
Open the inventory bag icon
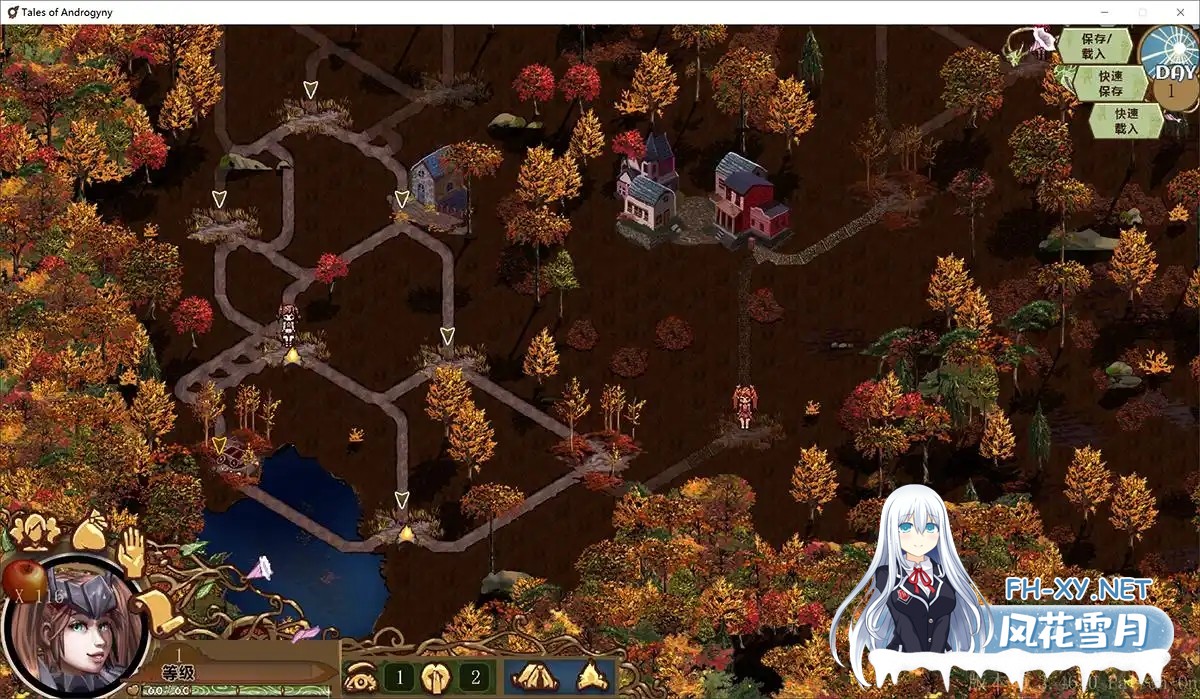point(90,529)
